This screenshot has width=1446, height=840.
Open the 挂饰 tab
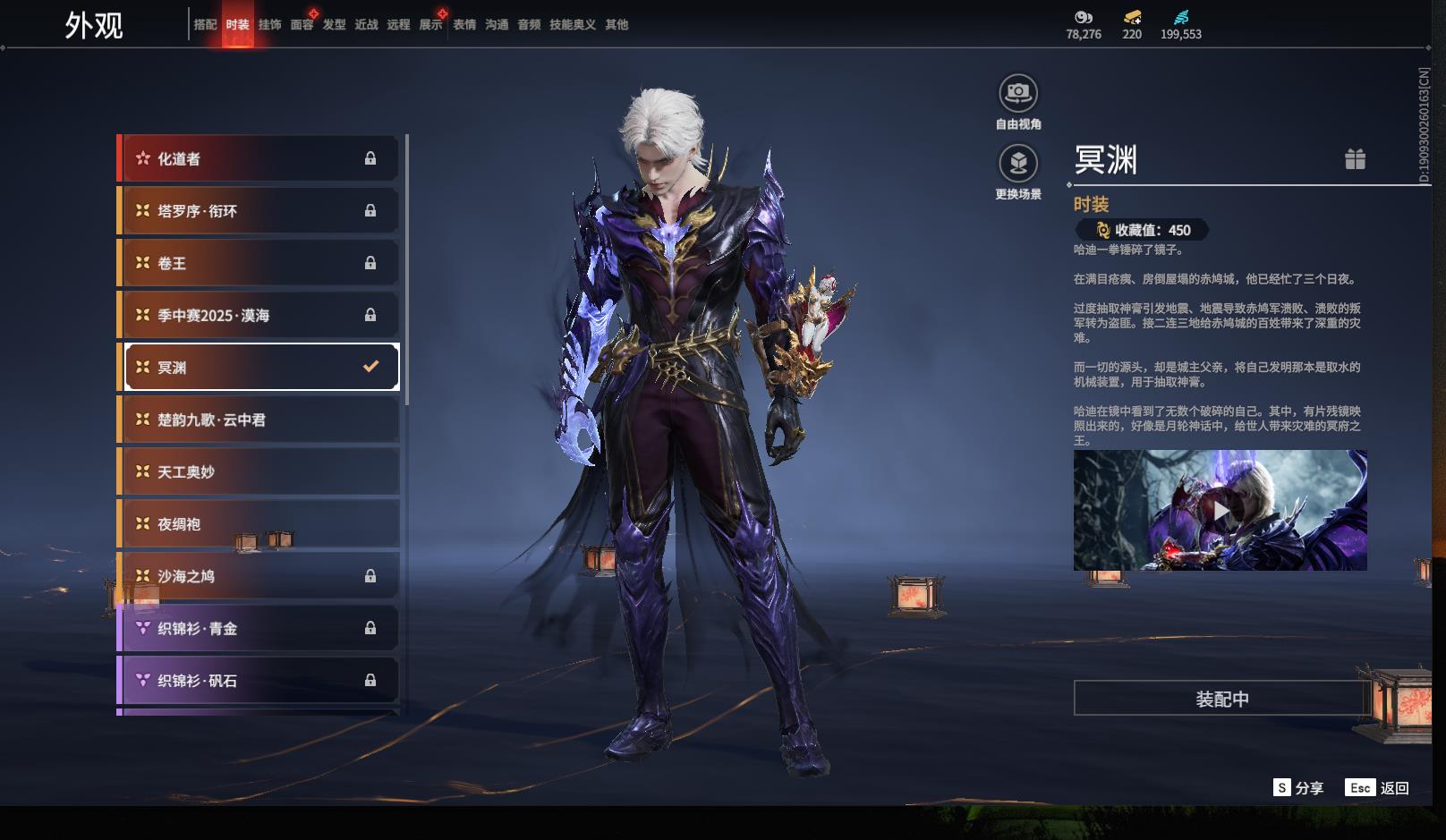(x=269, y=25)
